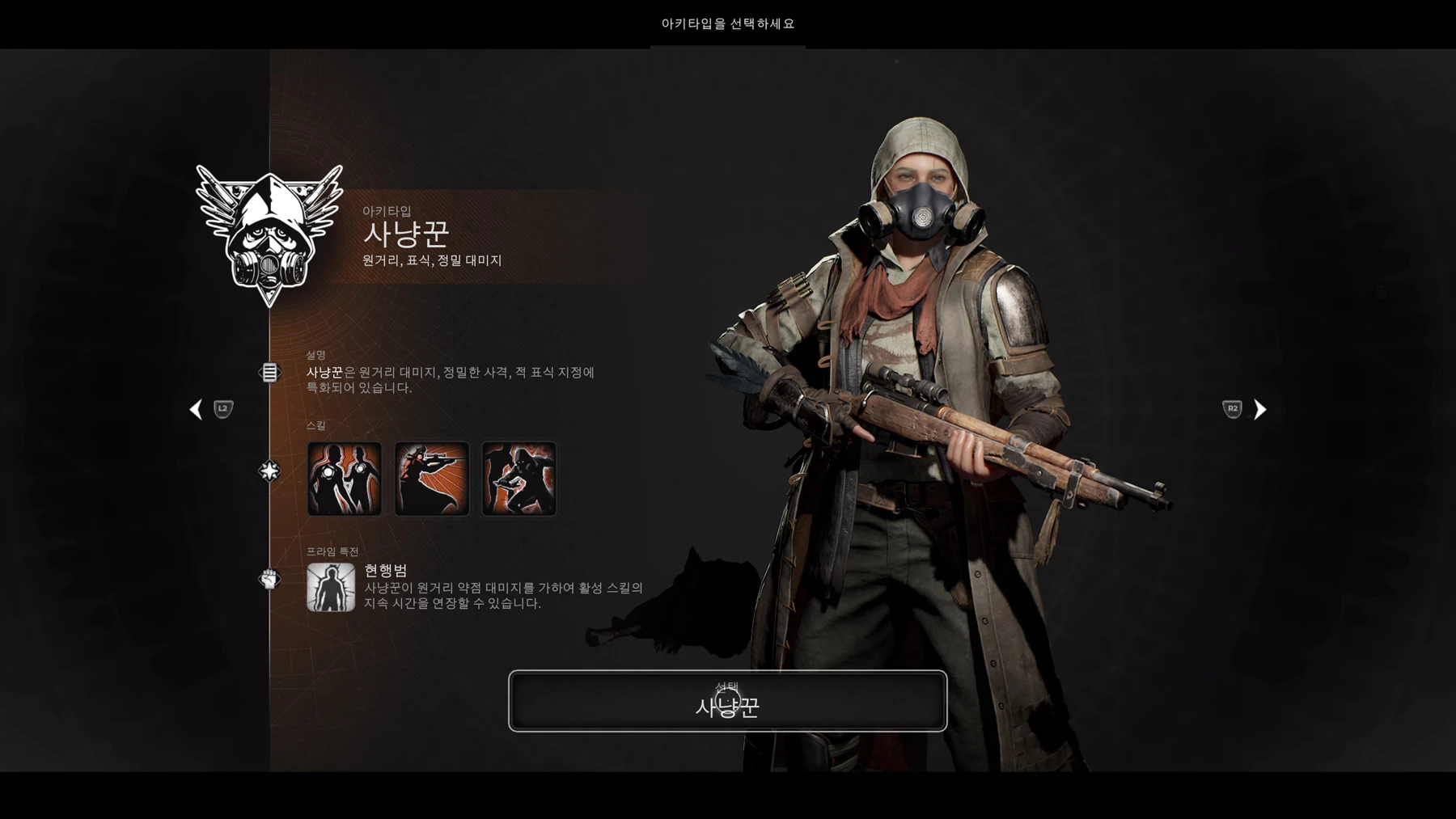1456x819 pixels.
Task: Confirm the 사냥꾼 archetype selection button
Action: [x=727, y=701]
